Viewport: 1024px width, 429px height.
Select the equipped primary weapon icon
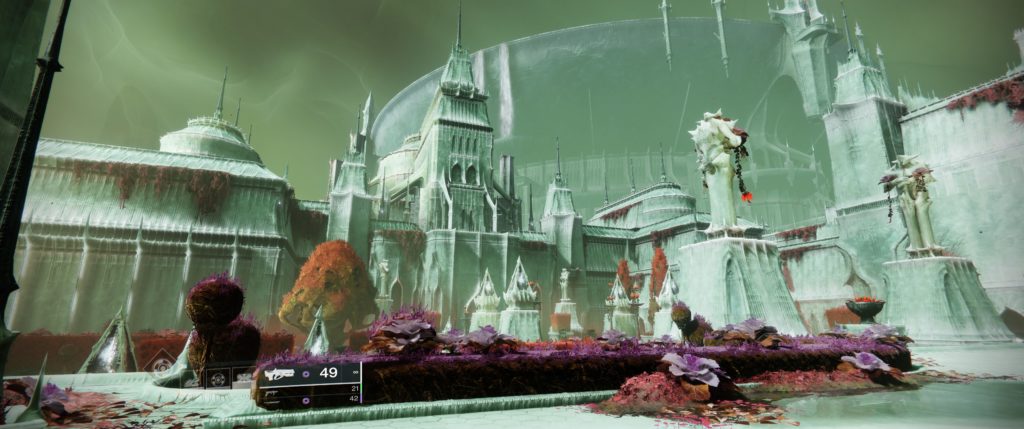(x=279, y=373)
